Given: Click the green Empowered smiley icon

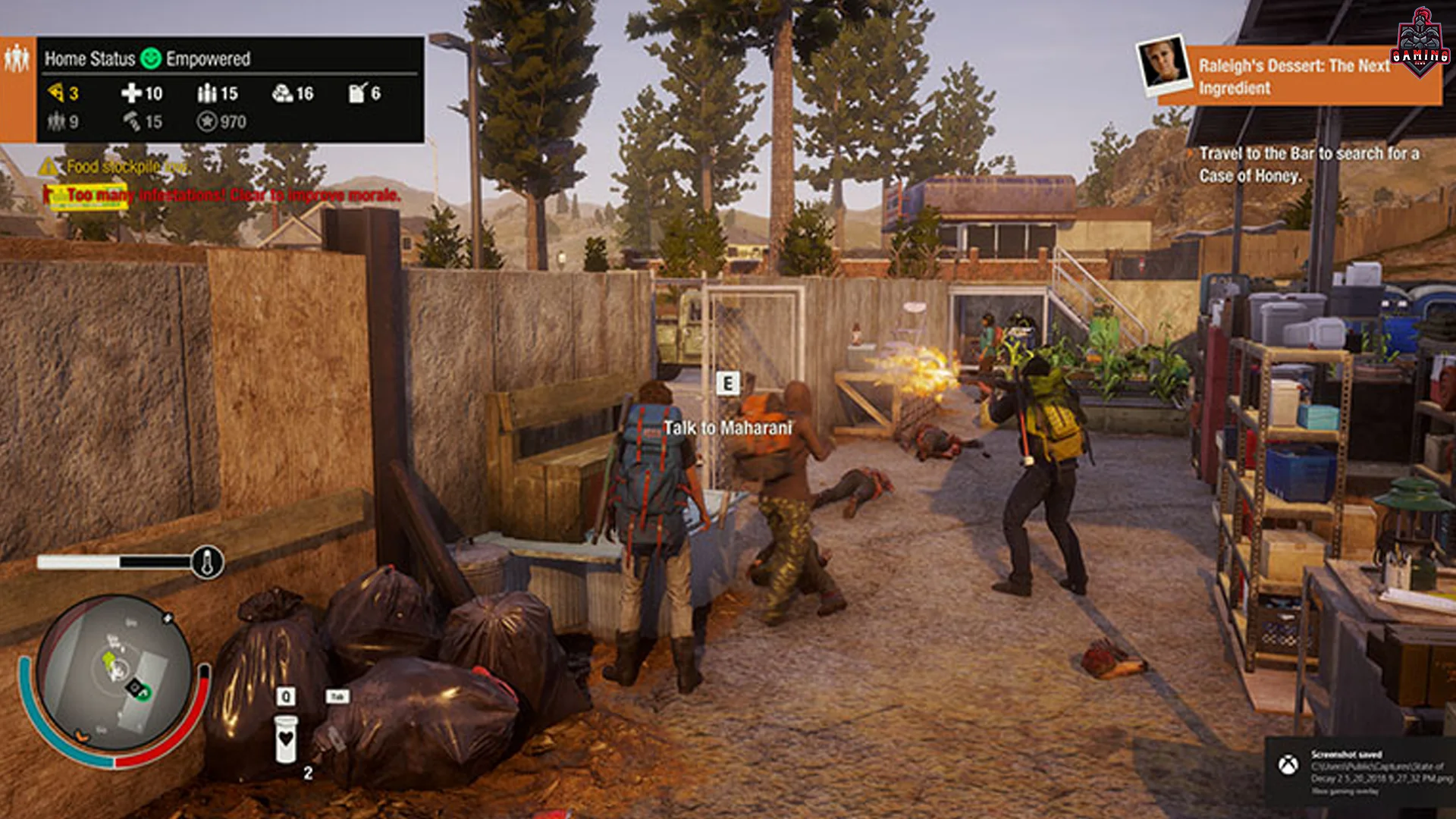Looking at the screenshot, I should [x=152, y=57].
